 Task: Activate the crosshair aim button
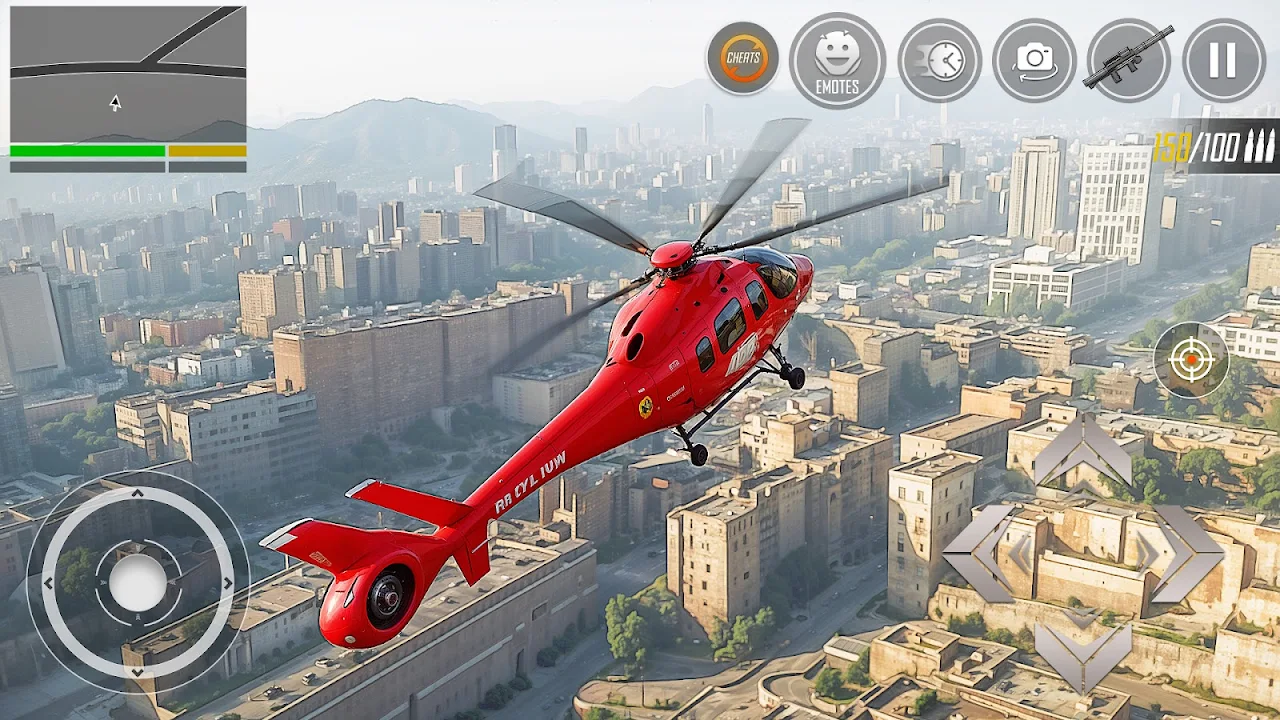tap(1190, 360)
